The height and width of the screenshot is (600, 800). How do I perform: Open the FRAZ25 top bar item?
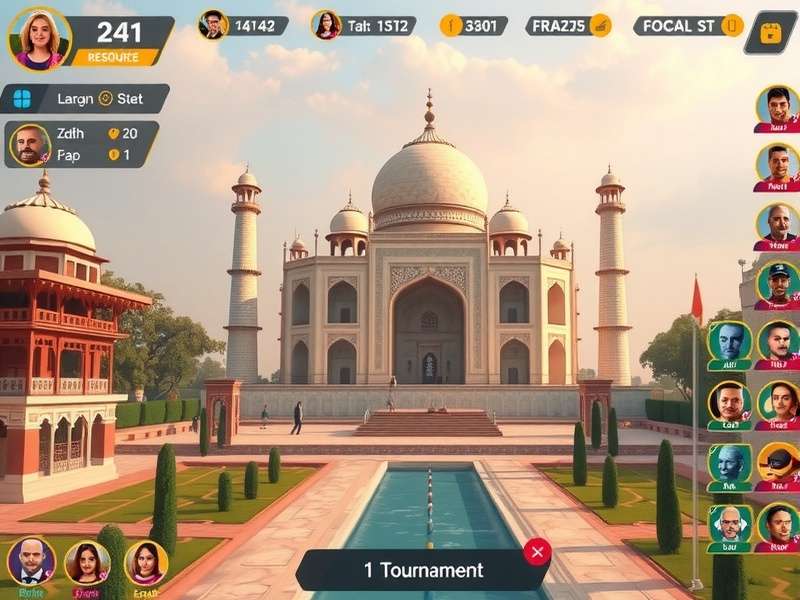[x=568, y=25]
